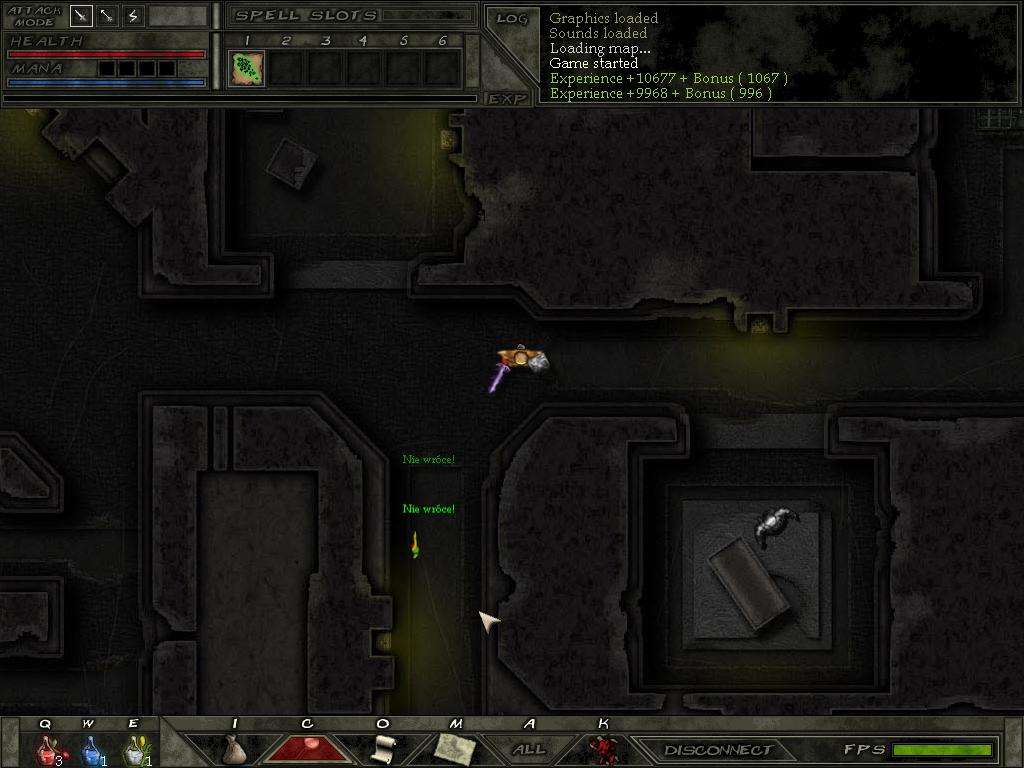The image size is (1024, 768).
Task: Open the character panel with red gem
Action: click(x=307, y=748)
